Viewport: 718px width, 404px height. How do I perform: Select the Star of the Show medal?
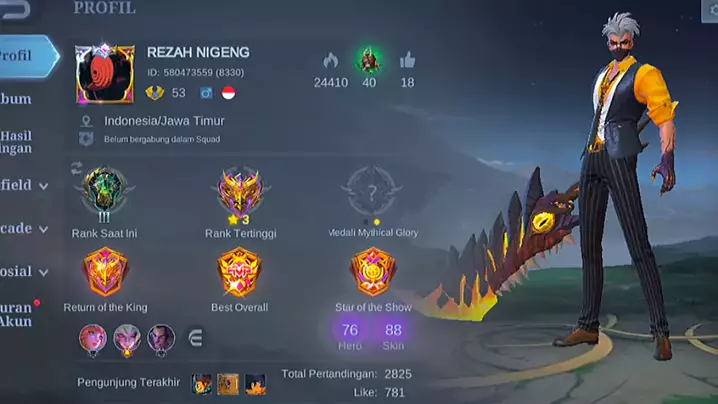click(373, 271)
